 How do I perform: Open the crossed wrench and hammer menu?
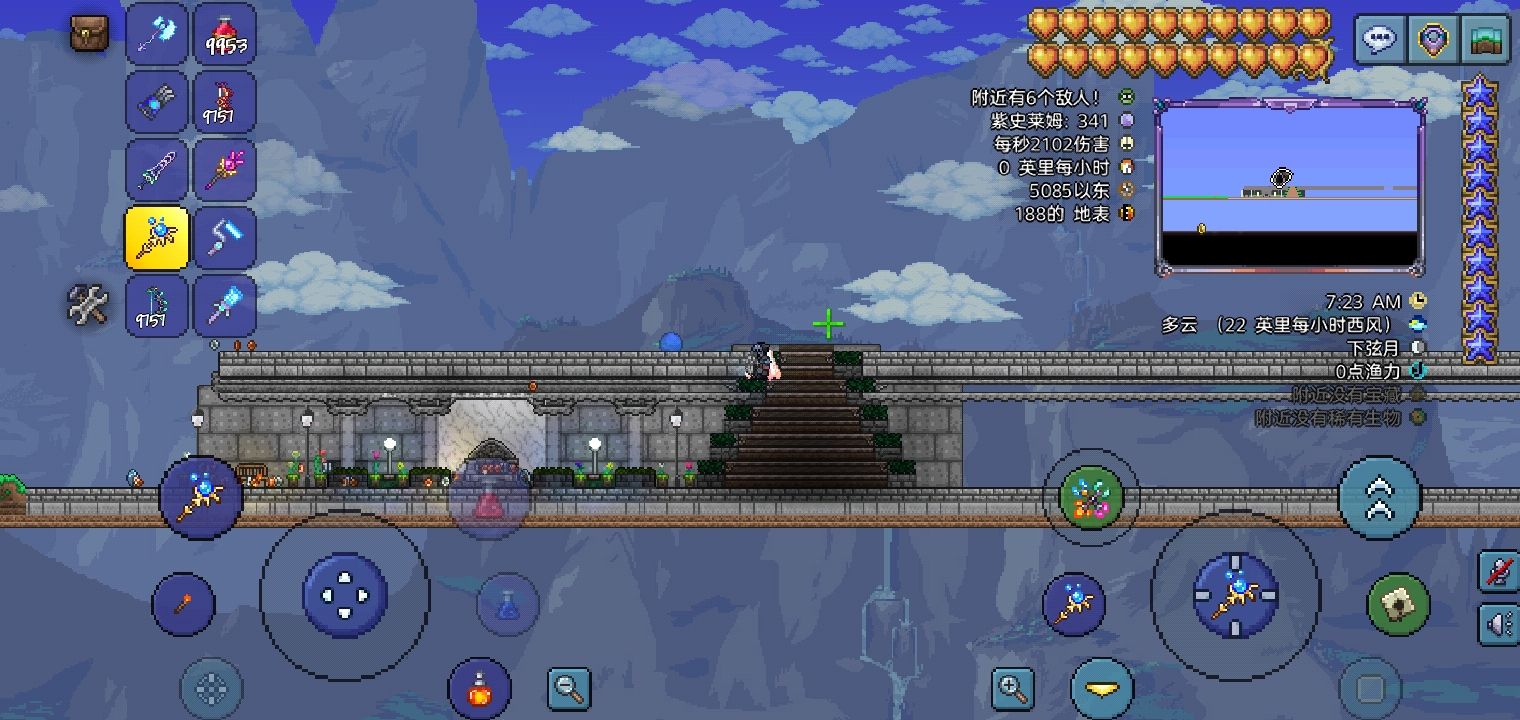[88, 304]
